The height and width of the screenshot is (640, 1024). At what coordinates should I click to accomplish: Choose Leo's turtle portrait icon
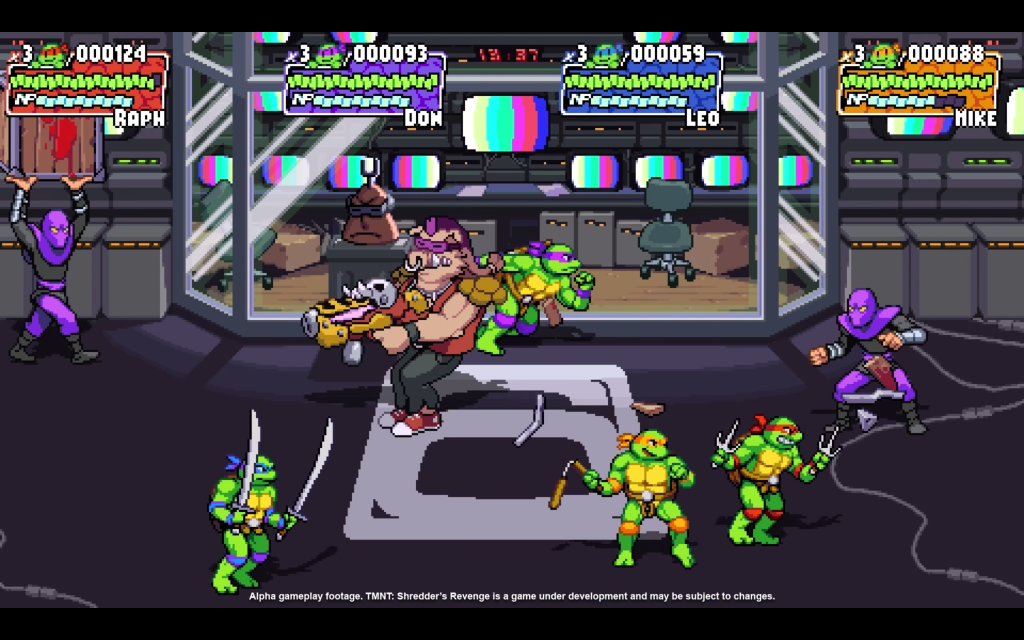[x=607, y=55]
